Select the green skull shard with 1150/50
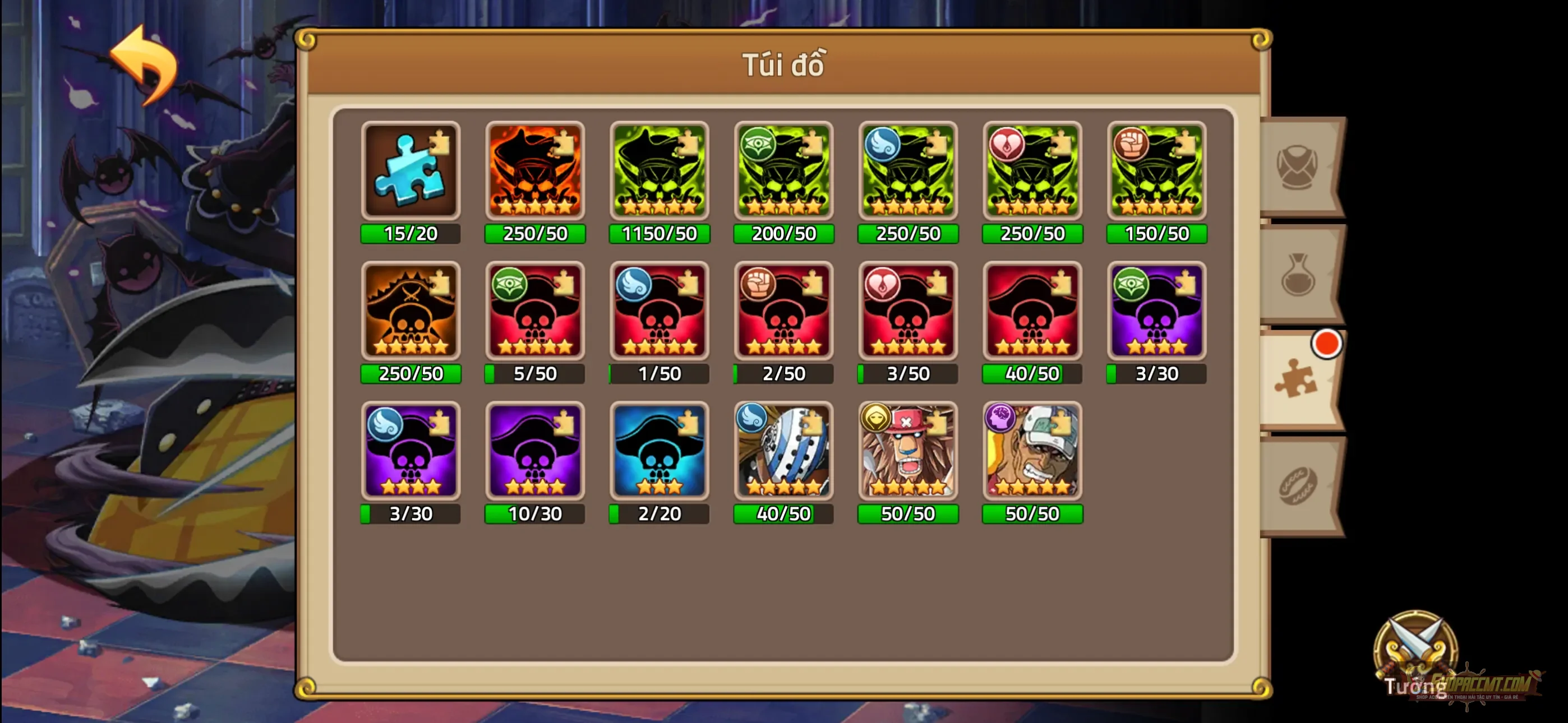 (x=659, y=172)
